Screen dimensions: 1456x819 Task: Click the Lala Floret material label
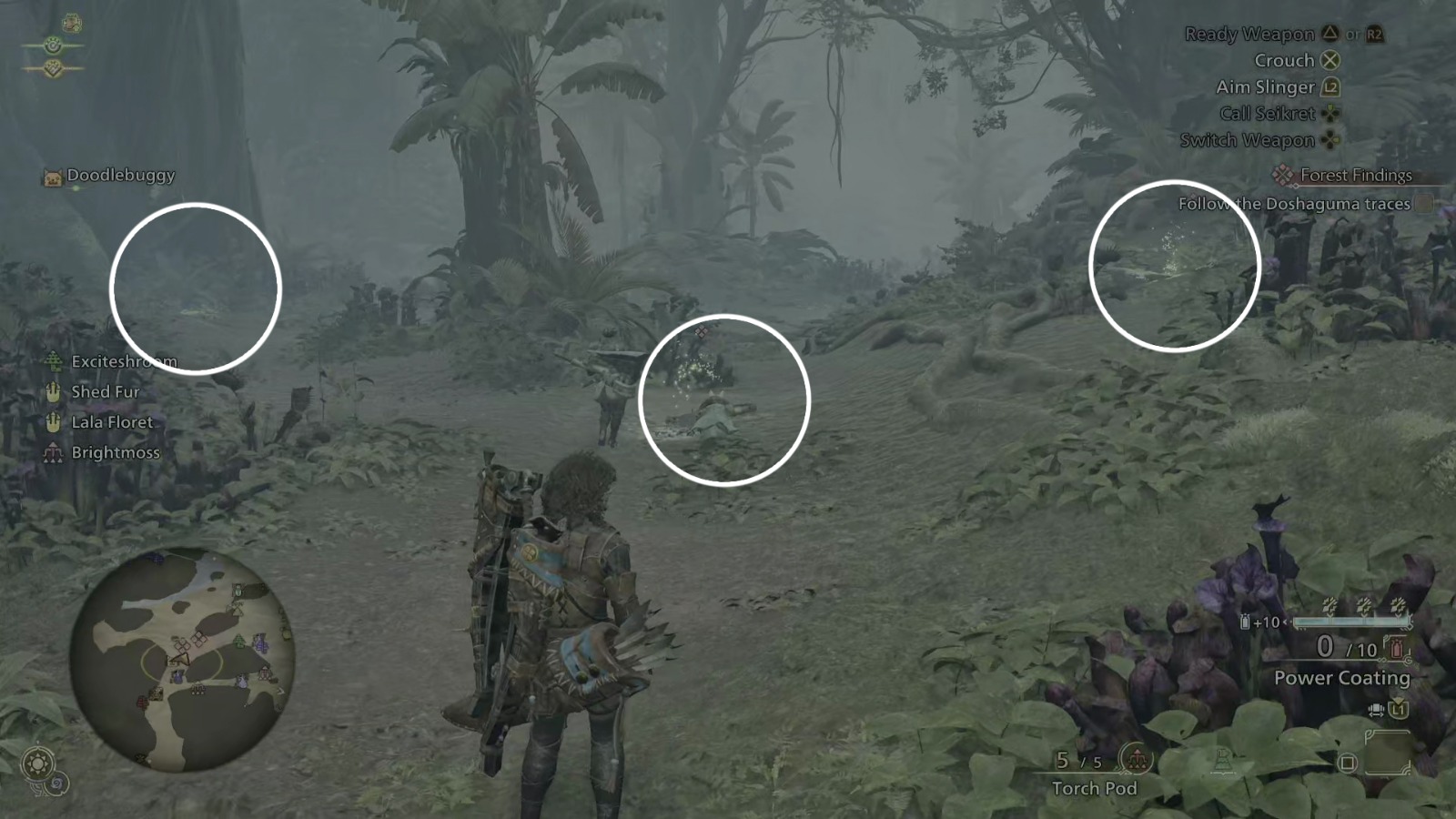click(x=113, y=421)
